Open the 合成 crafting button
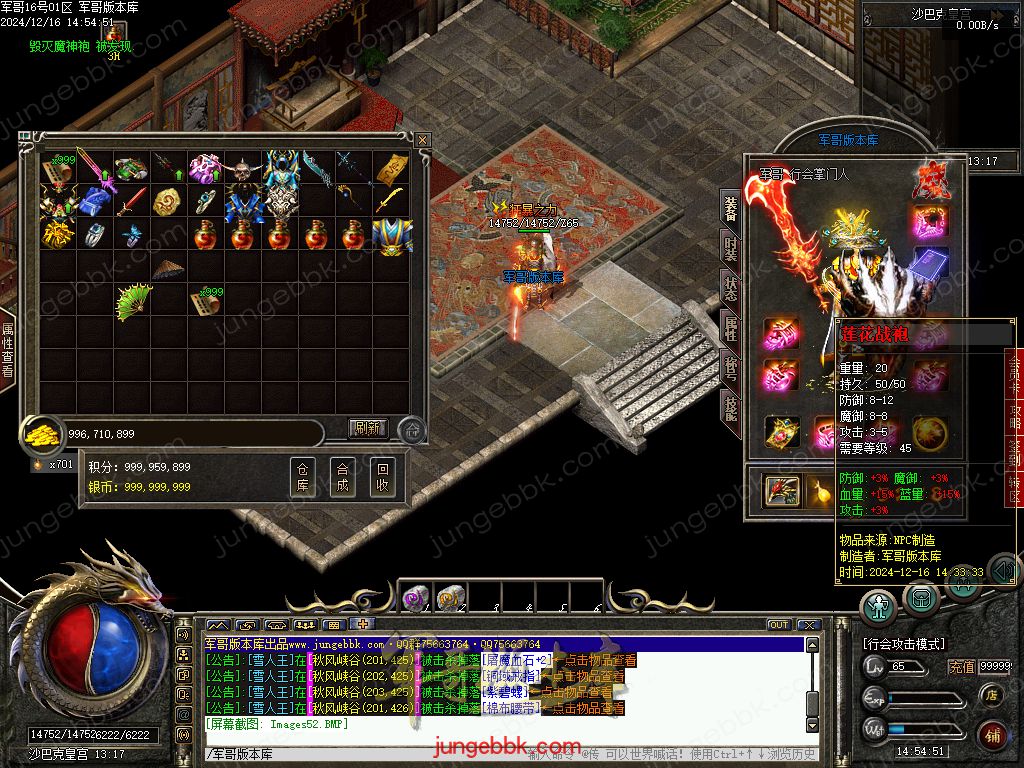Viewport: 1024px width, 768px height. (x=342, y=478)
